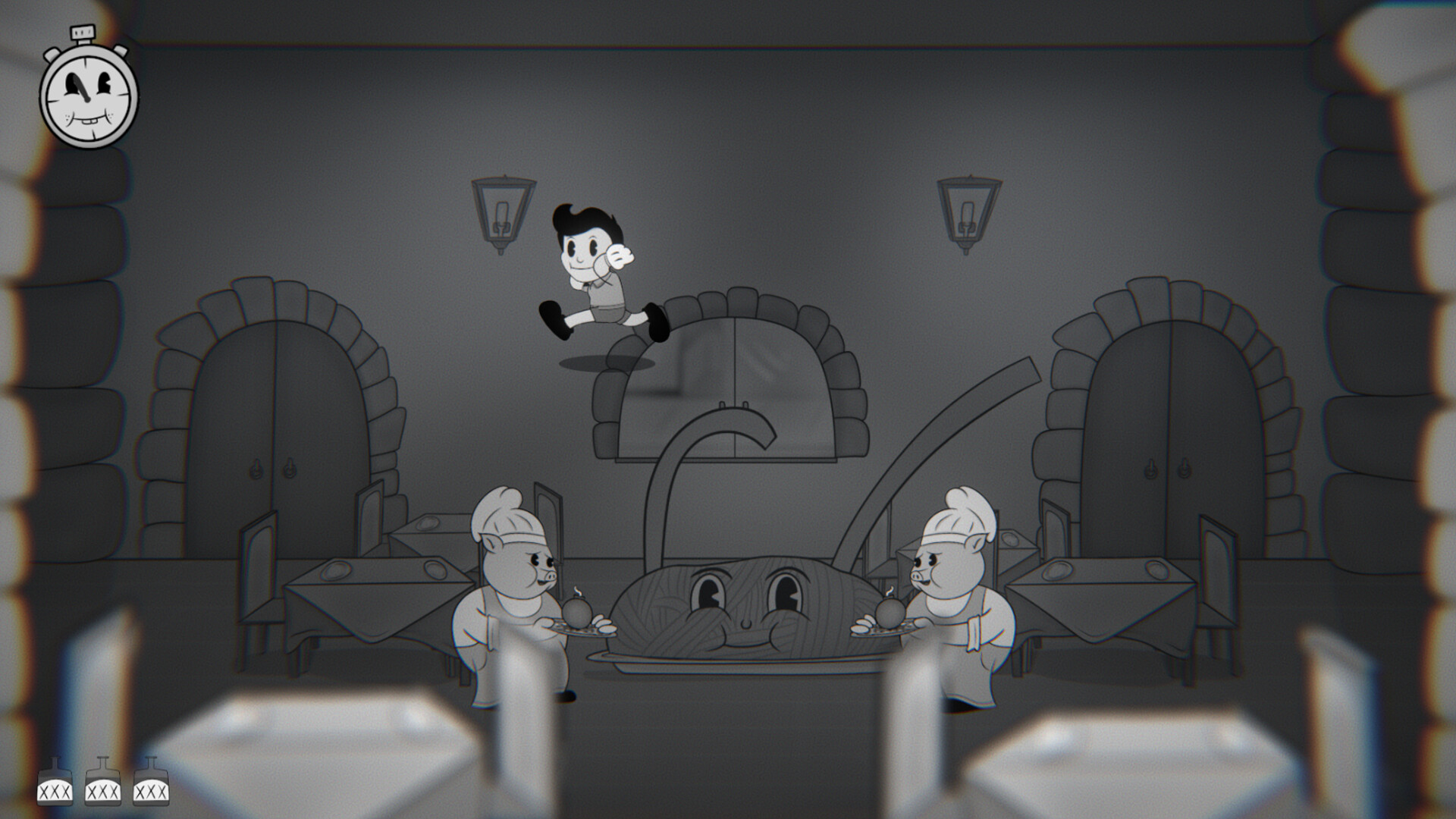Click the left archway door handle
The height and width of the screenshot is (819, 1456).
coord(256,469)
